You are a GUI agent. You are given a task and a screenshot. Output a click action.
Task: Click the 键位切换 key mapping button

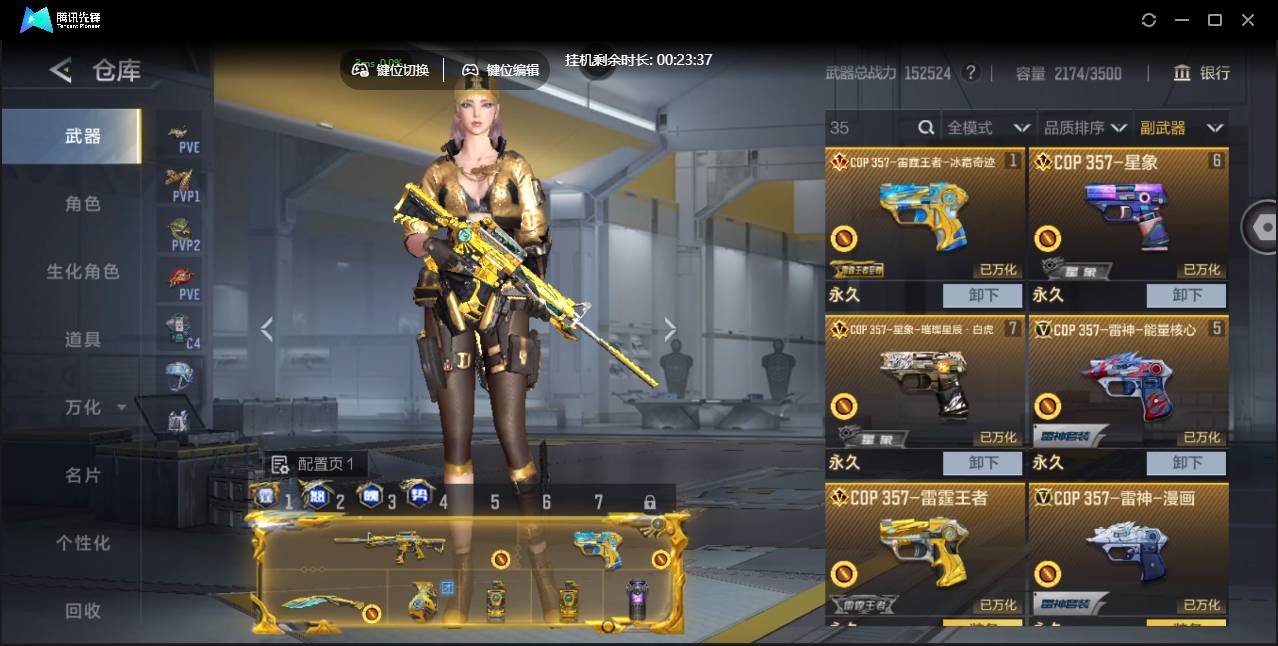coord(391,70)
